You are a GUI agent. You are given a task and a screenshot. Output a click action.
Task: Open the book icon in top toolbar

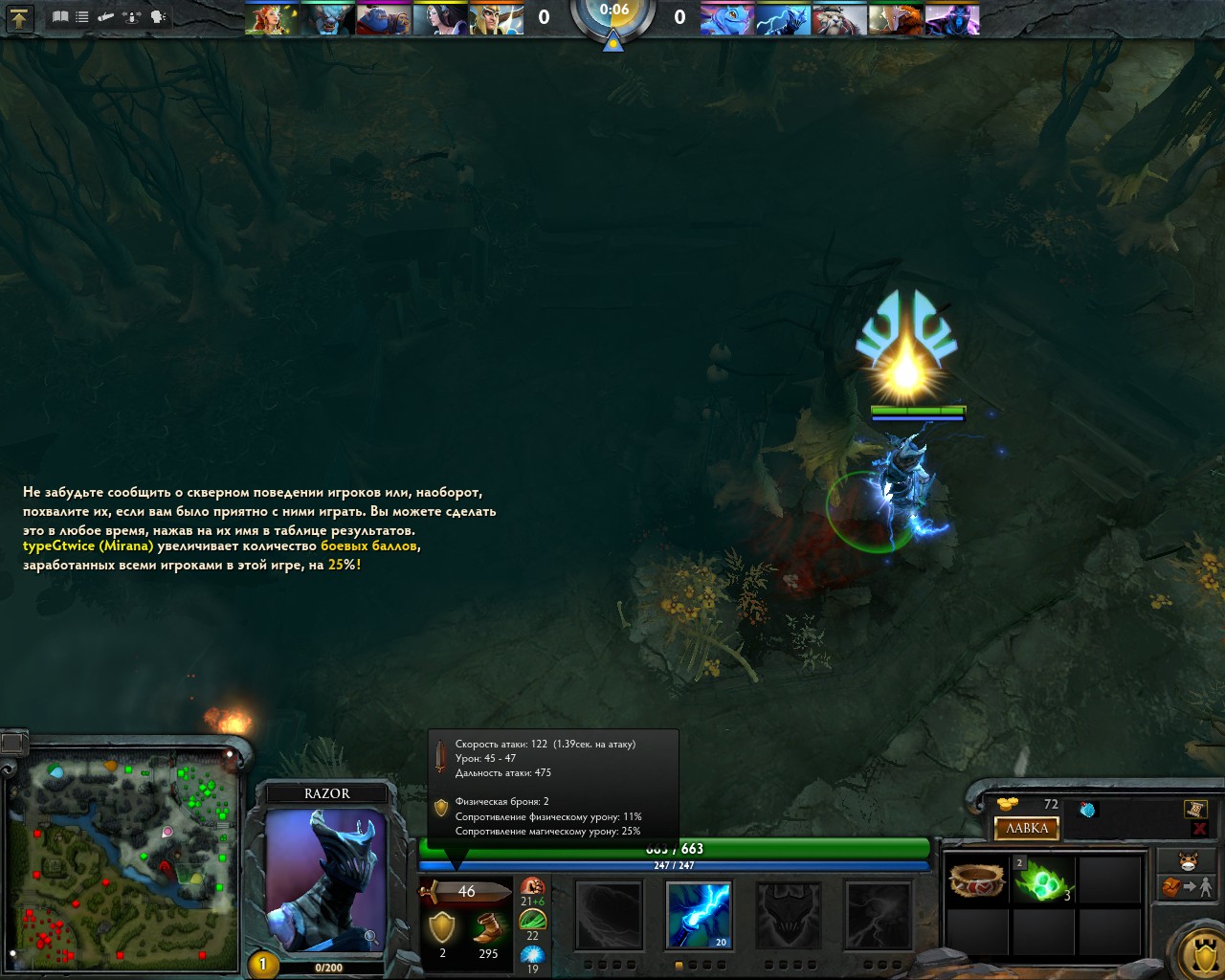(60, 17)
